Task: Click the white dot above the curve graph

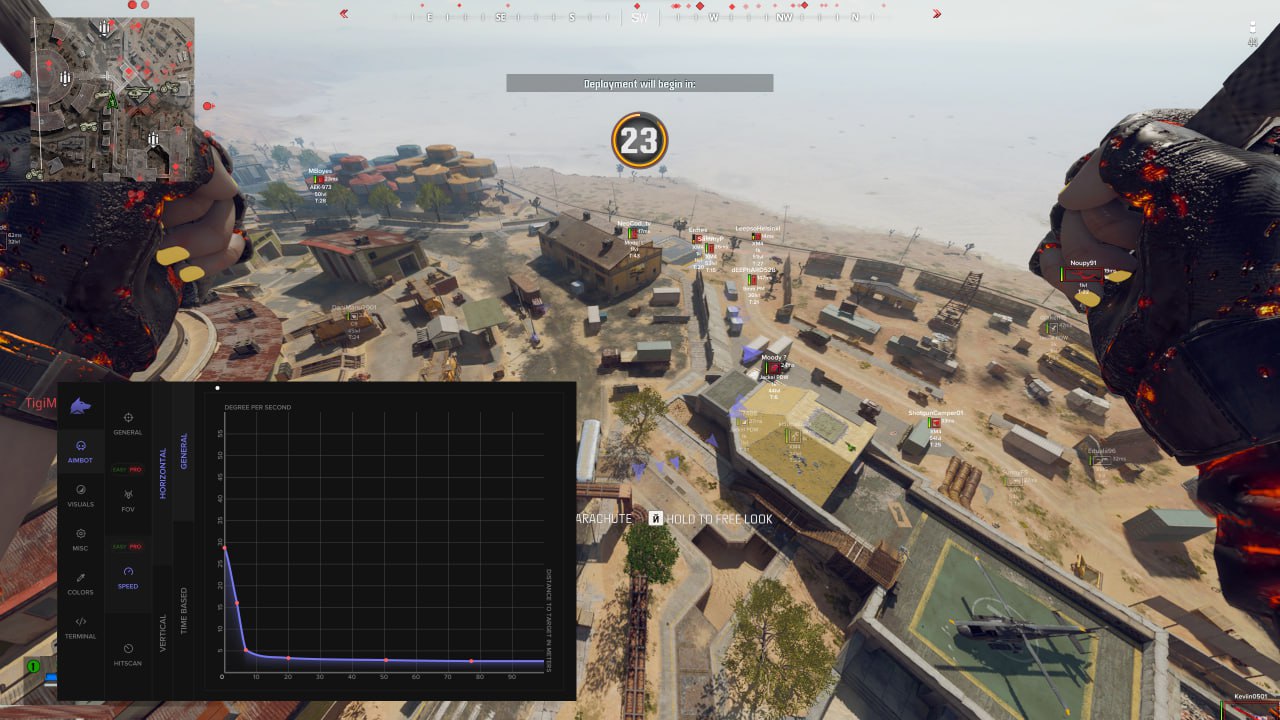Action: 217,388
